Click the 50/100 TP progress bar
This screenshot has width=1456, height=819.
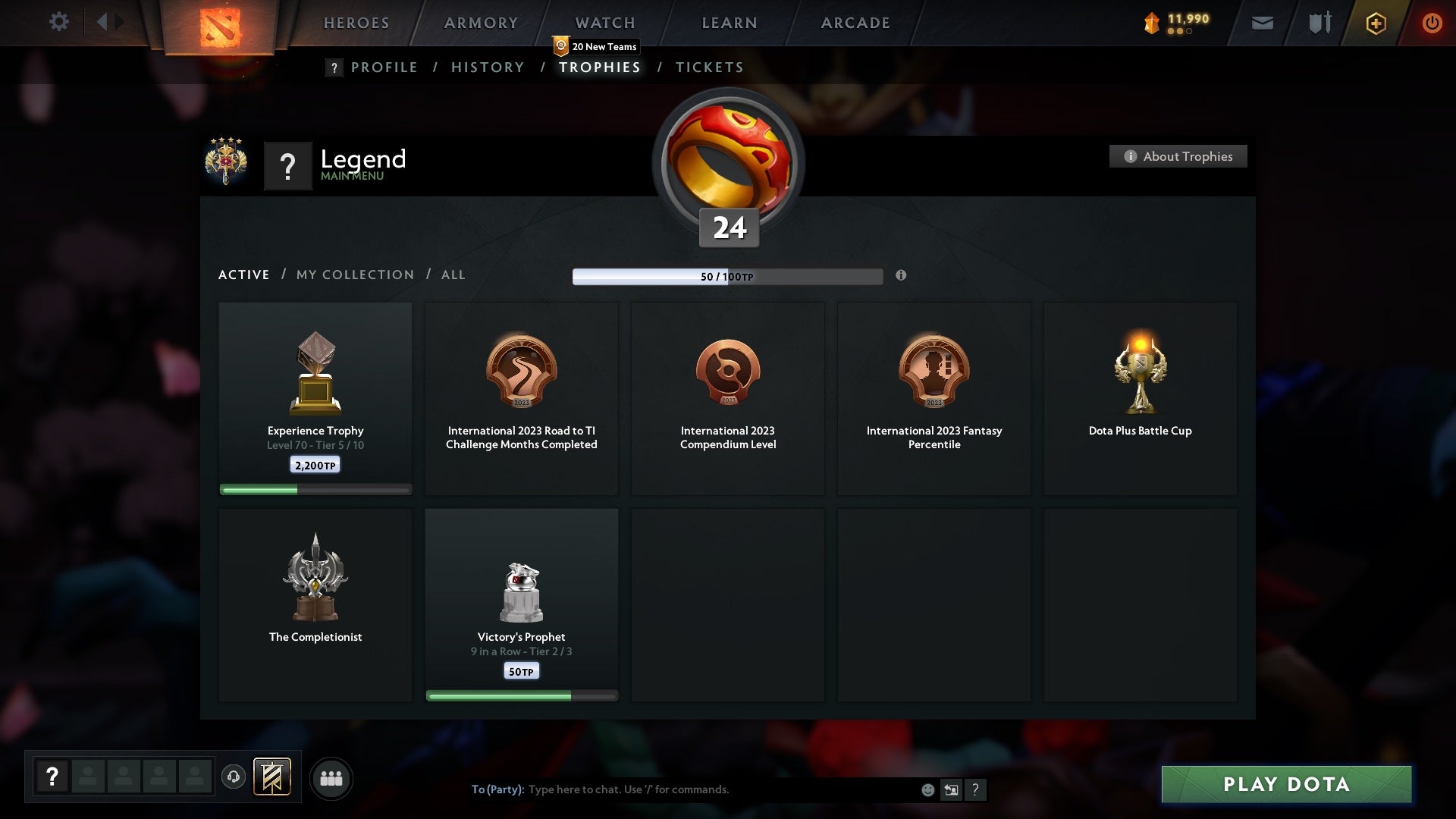[x=728, y=276]
